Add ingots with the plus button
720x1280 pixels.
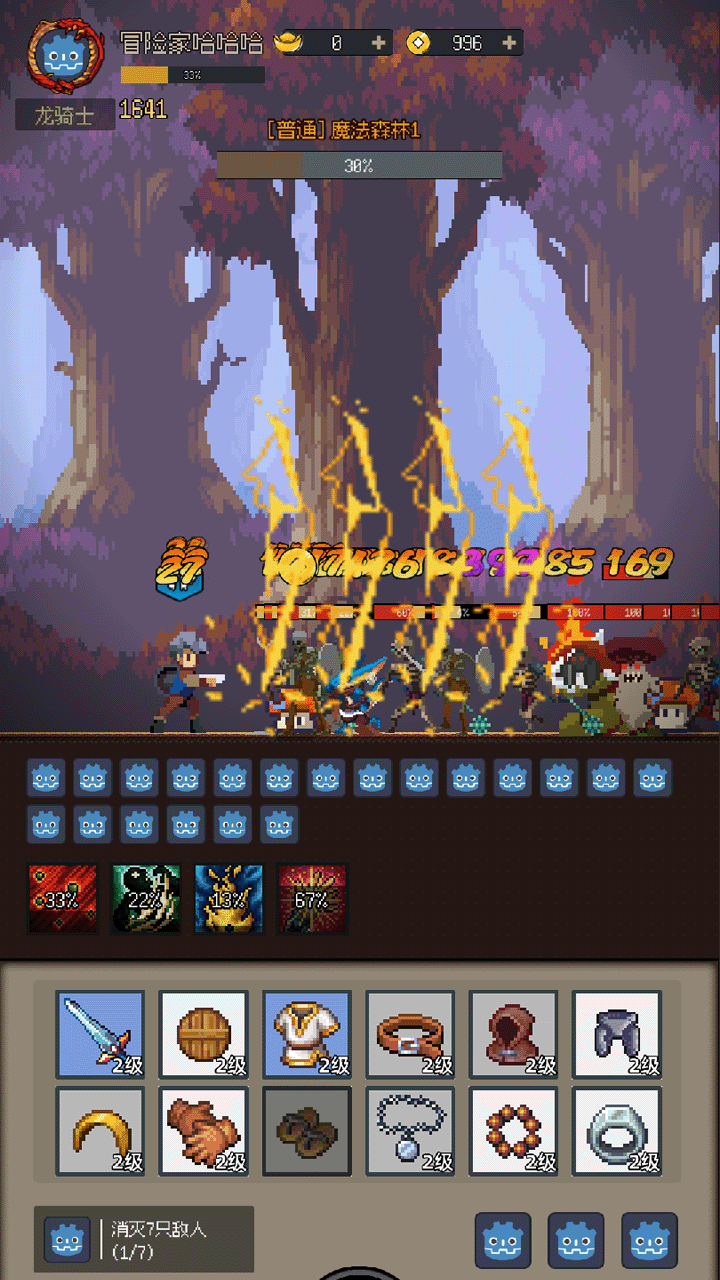coord(378,43)
